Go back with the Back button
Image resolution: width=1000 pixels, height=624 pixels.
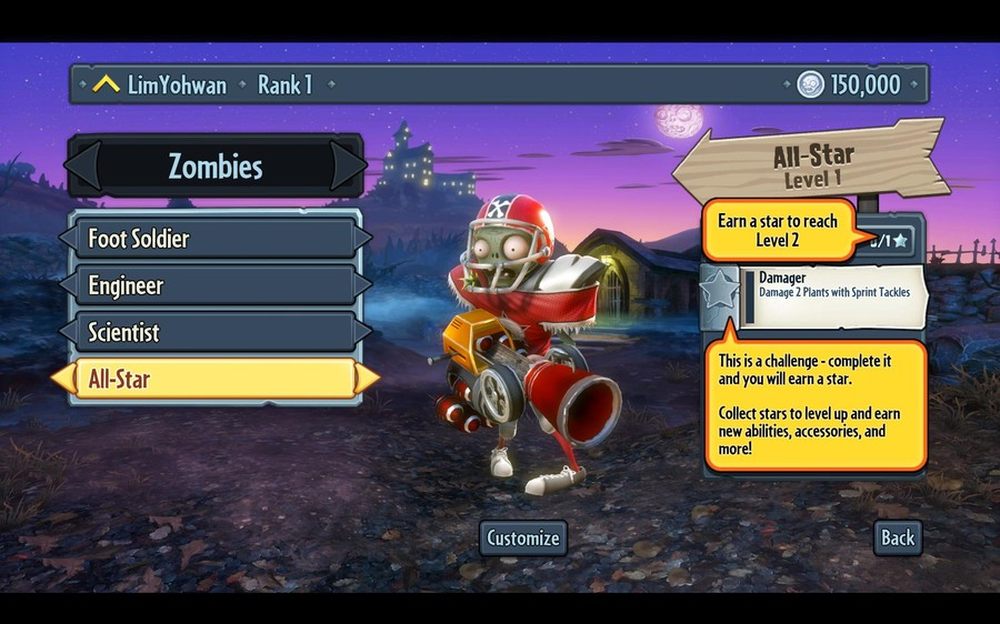pos(897,538)
